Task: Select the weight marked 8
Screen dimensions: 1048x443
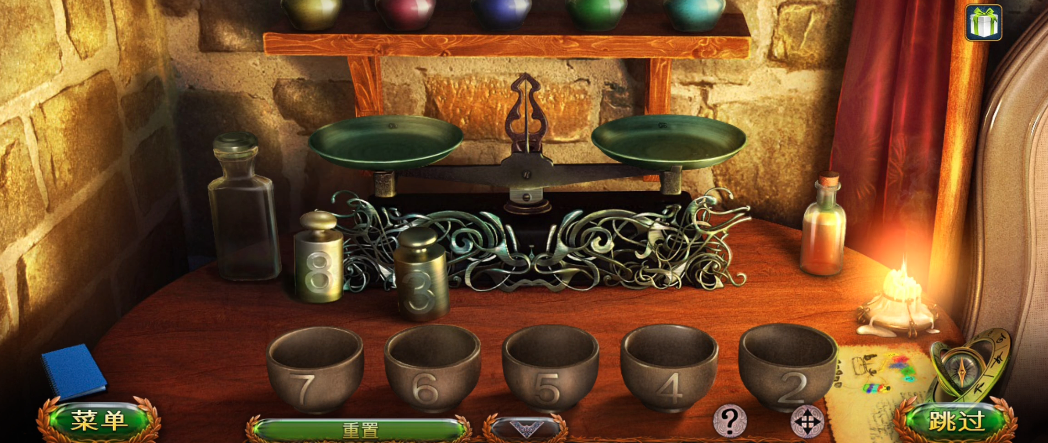Action: pos(319,258)
